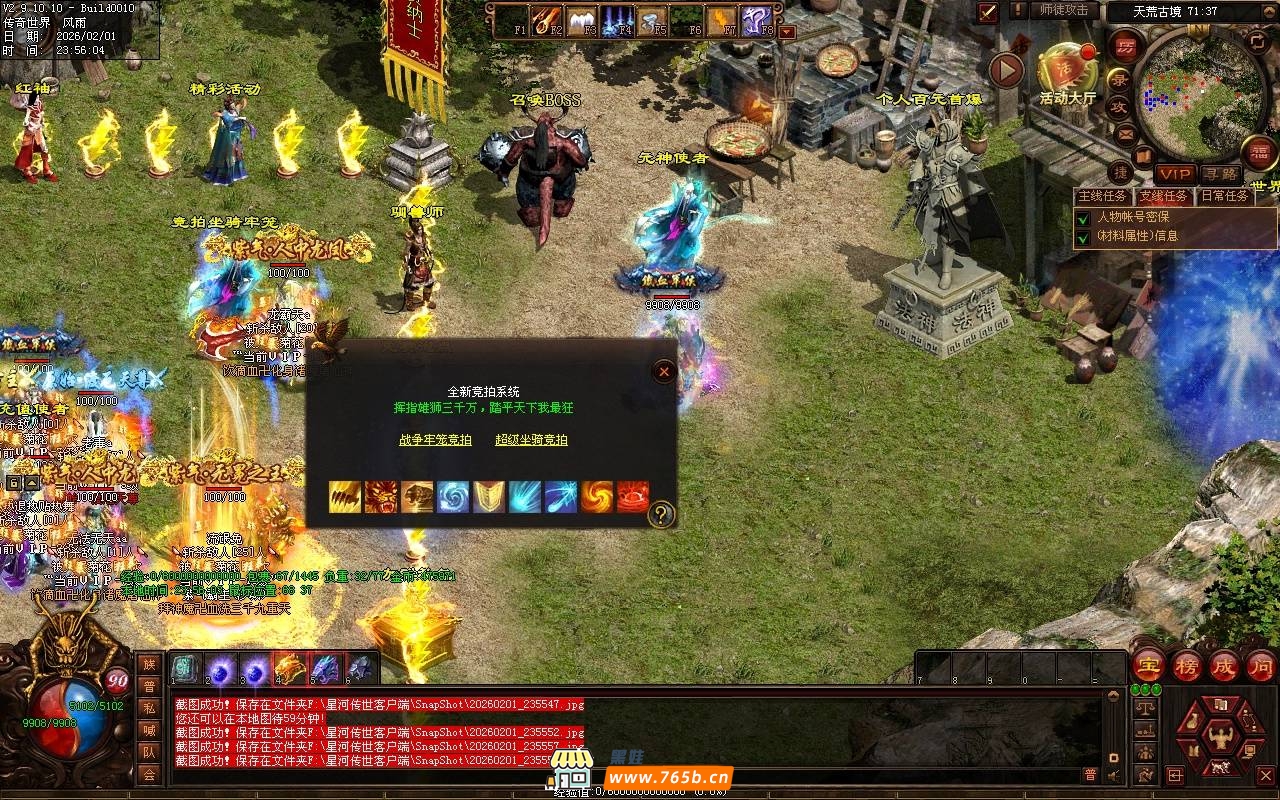
Task: Switch to the 主线任务 quest tab
Action: [1104, 196]
